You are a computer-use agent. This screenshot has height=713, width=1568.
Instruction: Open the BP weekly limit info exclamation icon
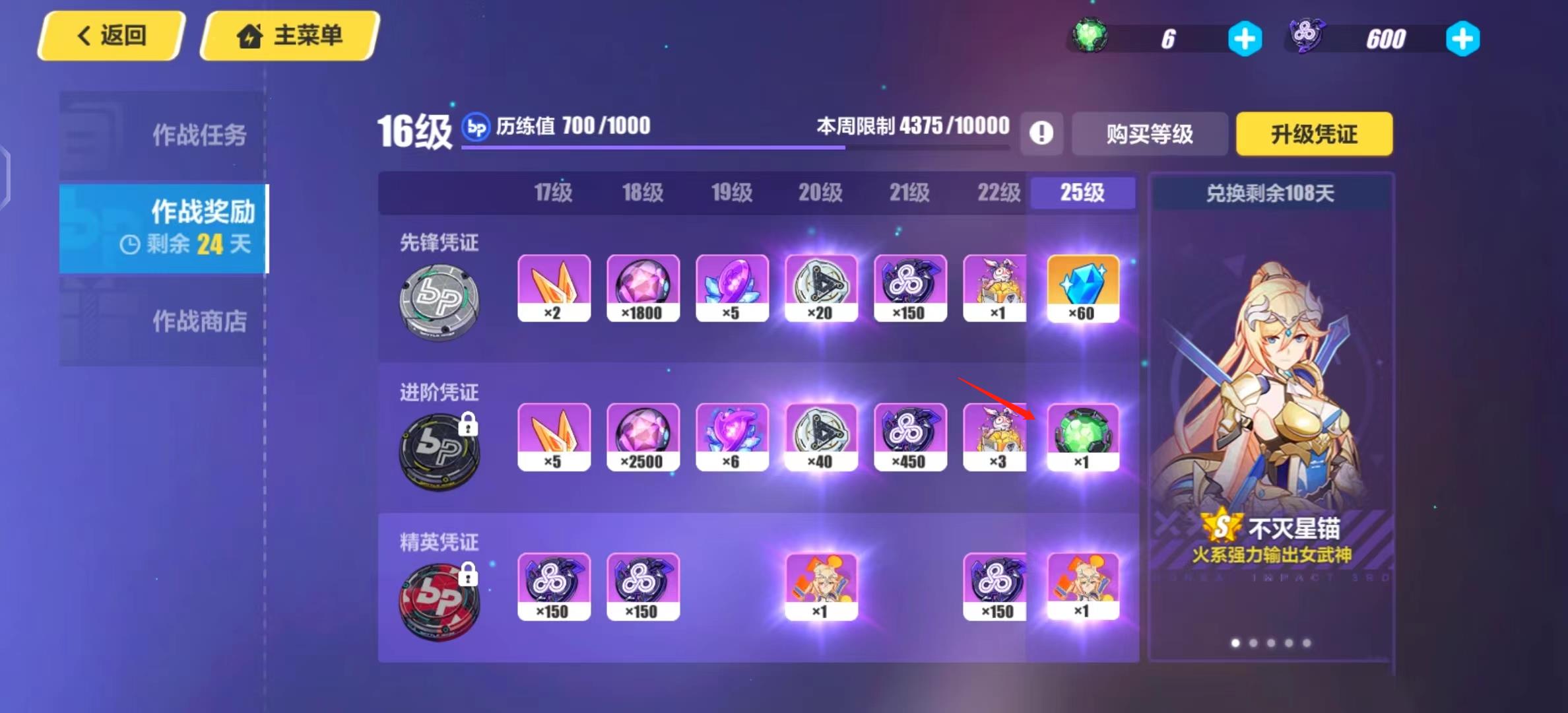(1041, 133)
